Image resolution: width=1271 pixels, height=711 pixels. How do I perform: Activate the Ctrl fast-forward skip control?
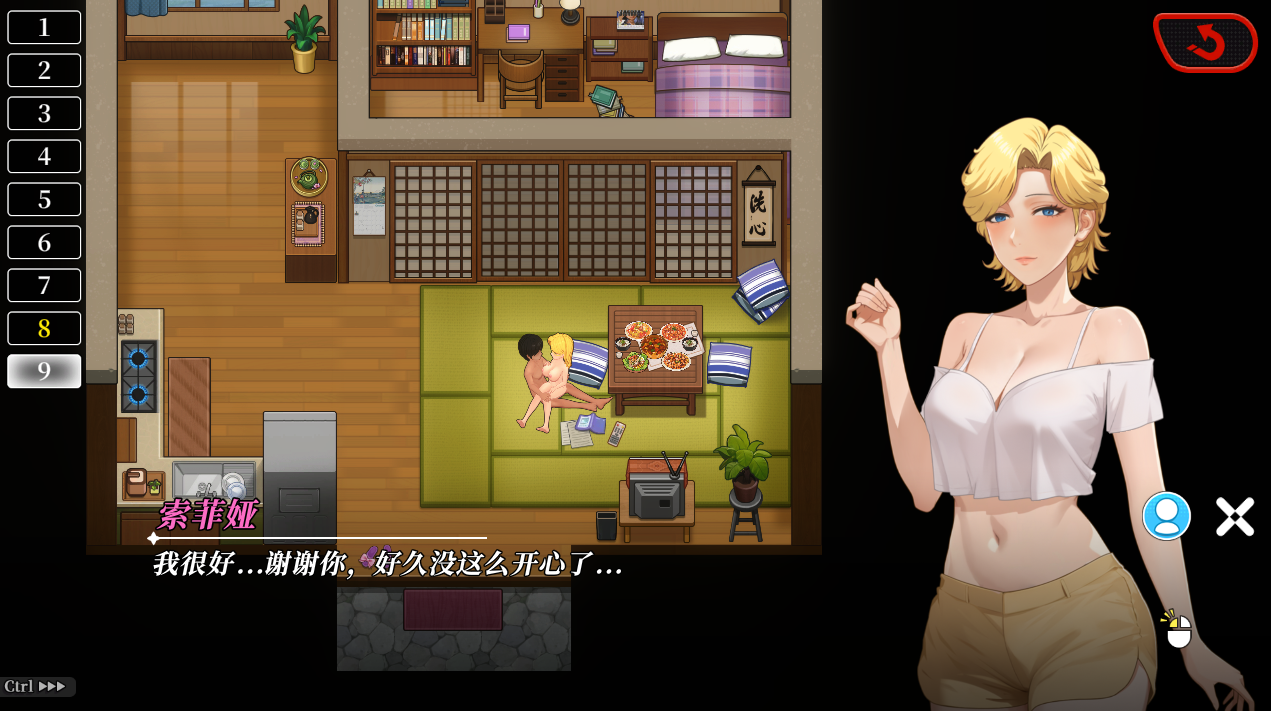[x=37, y=687]
